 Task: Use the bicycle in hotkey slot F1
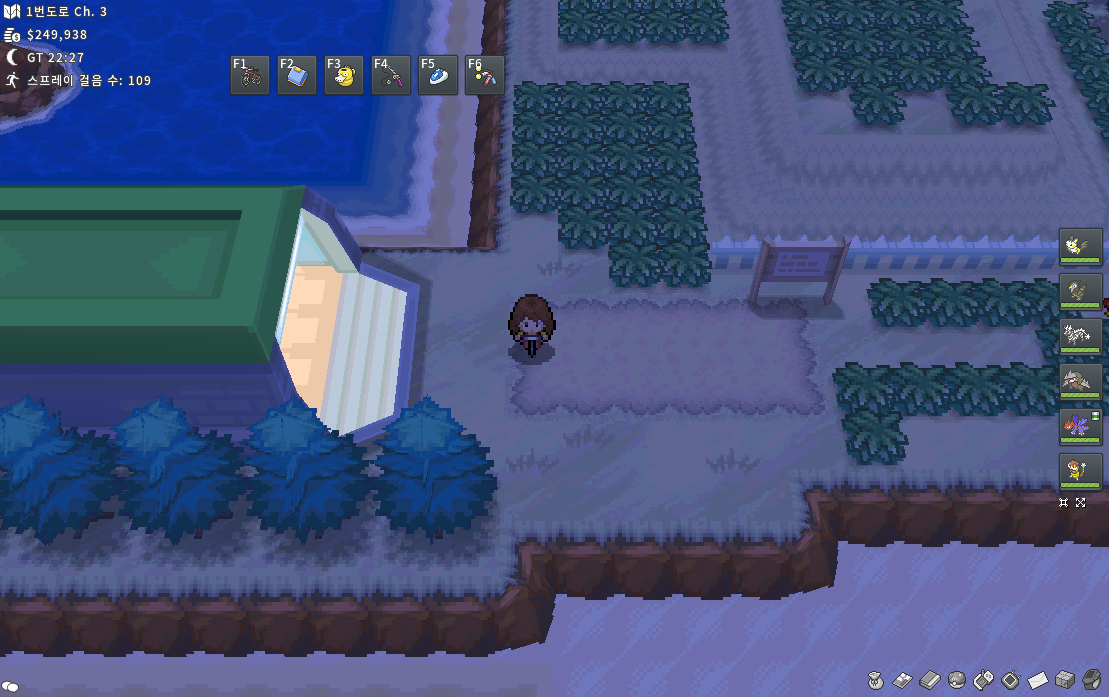(250, 75)
